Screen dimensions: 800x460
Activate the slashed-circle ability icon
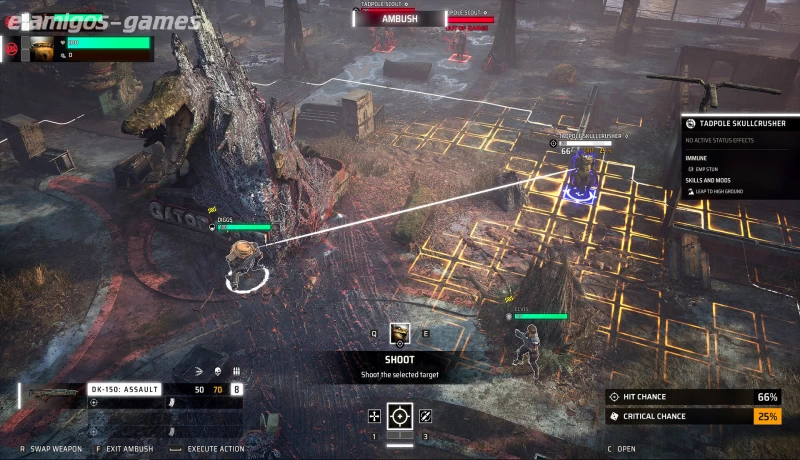426,415
